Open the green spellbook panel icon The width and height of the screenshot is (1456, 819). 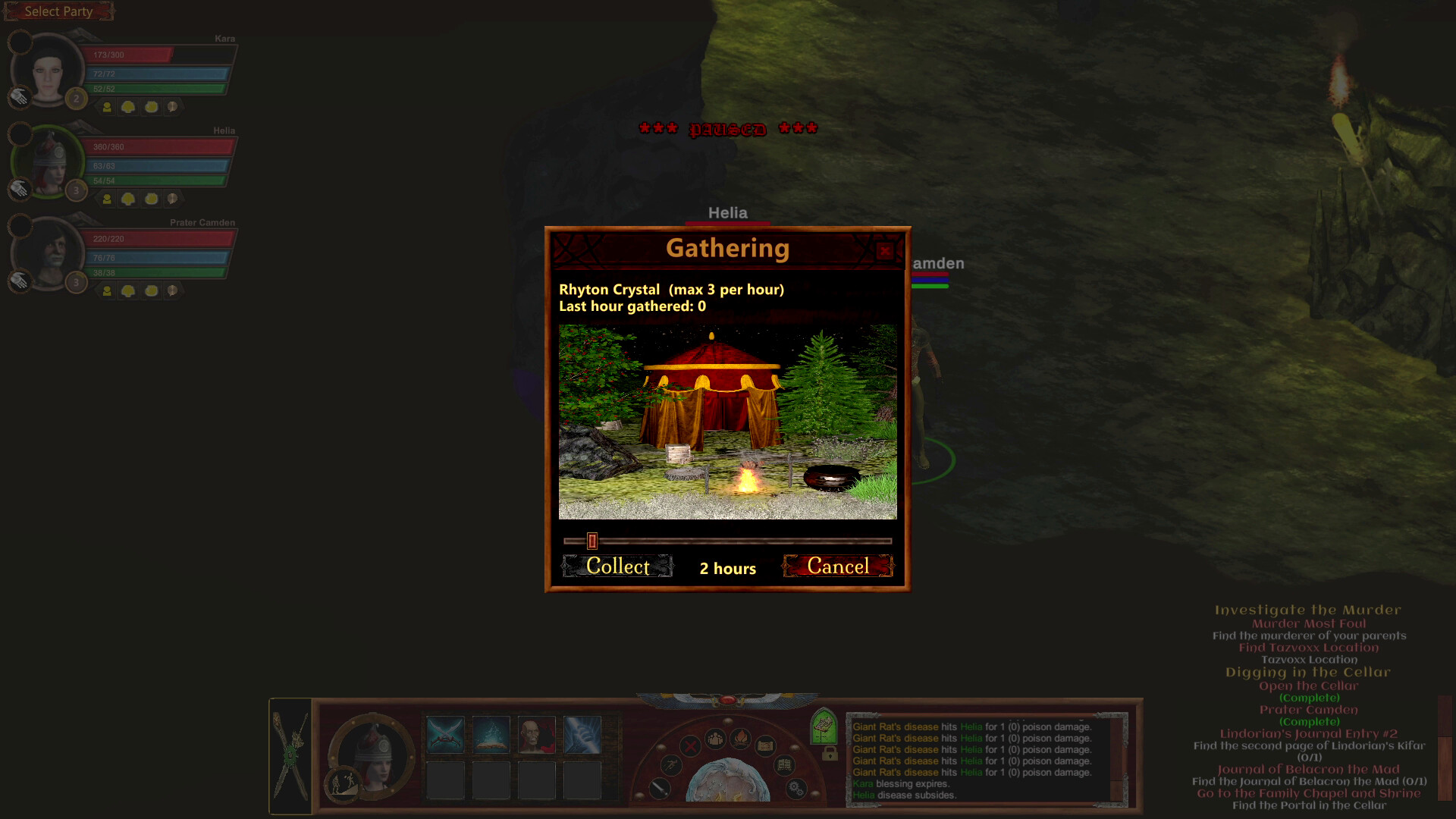click(824, 726)
